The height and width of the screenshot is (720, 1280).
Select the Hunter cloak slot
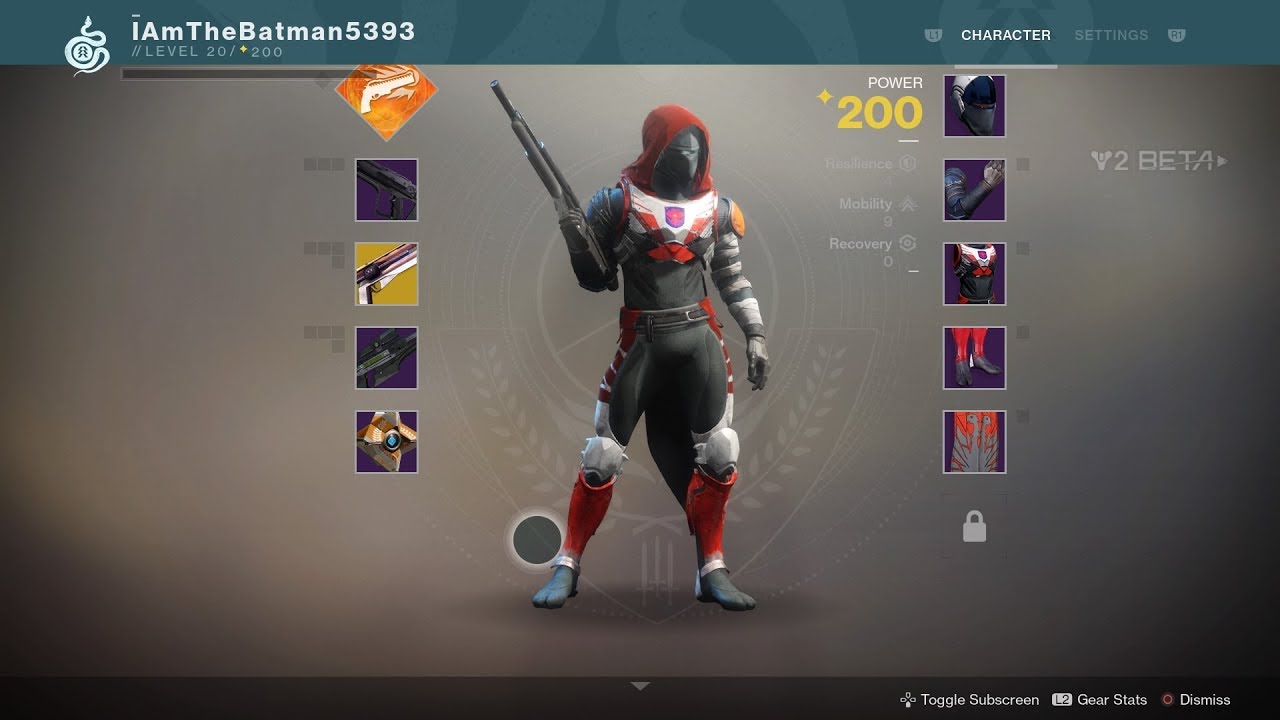pyautogui.click(x=974, y=442)
